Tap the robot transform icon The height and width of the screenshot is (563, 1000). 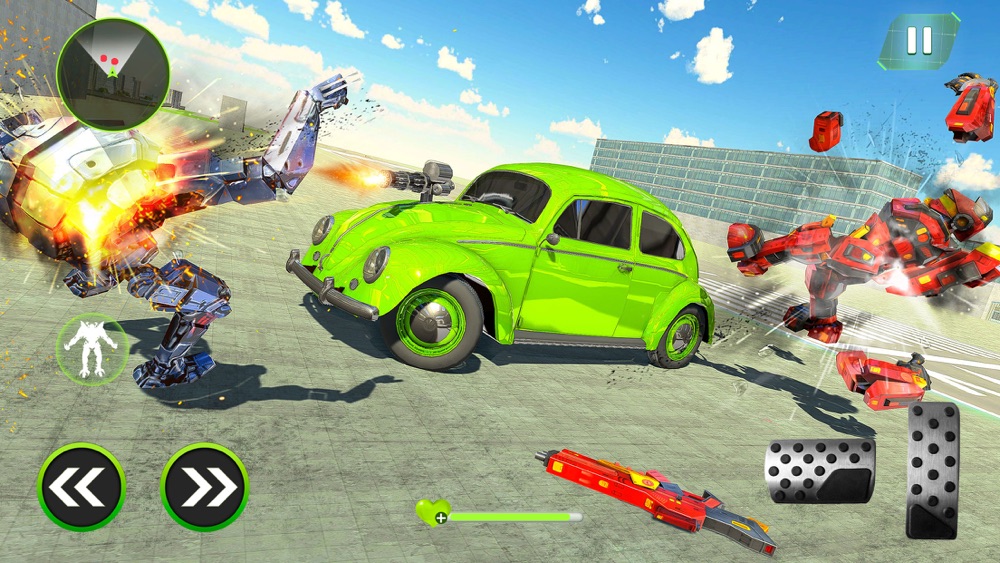[89, 347]
